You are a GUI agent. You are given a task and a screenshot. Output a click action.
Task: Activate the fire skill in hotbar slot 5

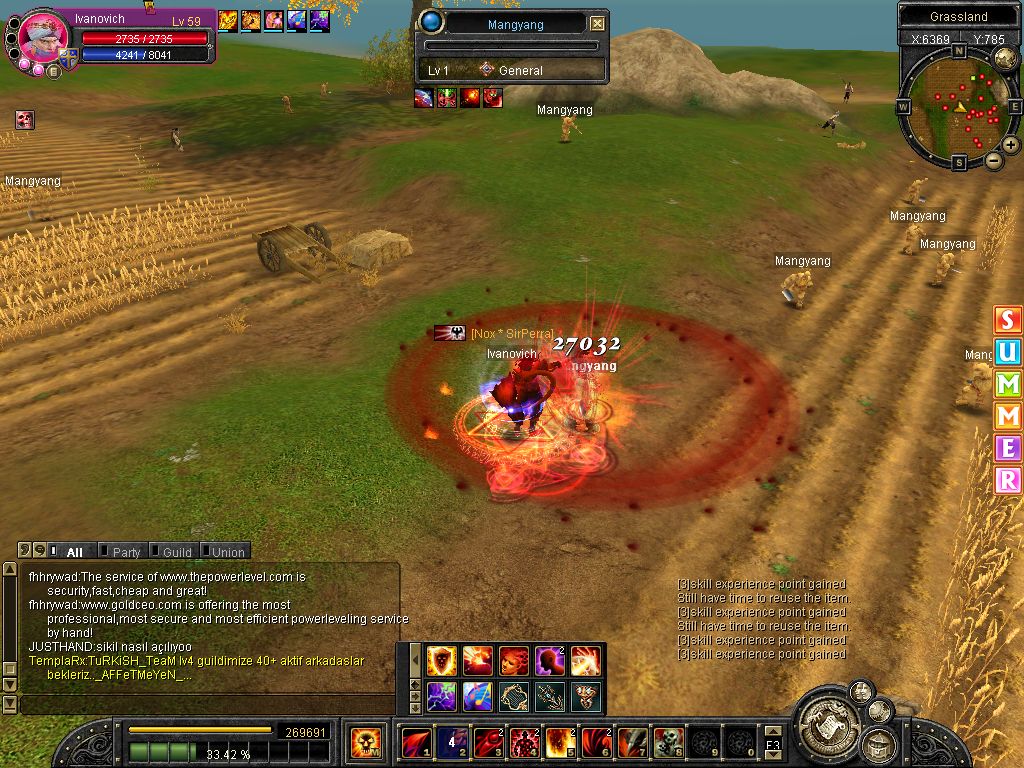click(x=559, y=743)
